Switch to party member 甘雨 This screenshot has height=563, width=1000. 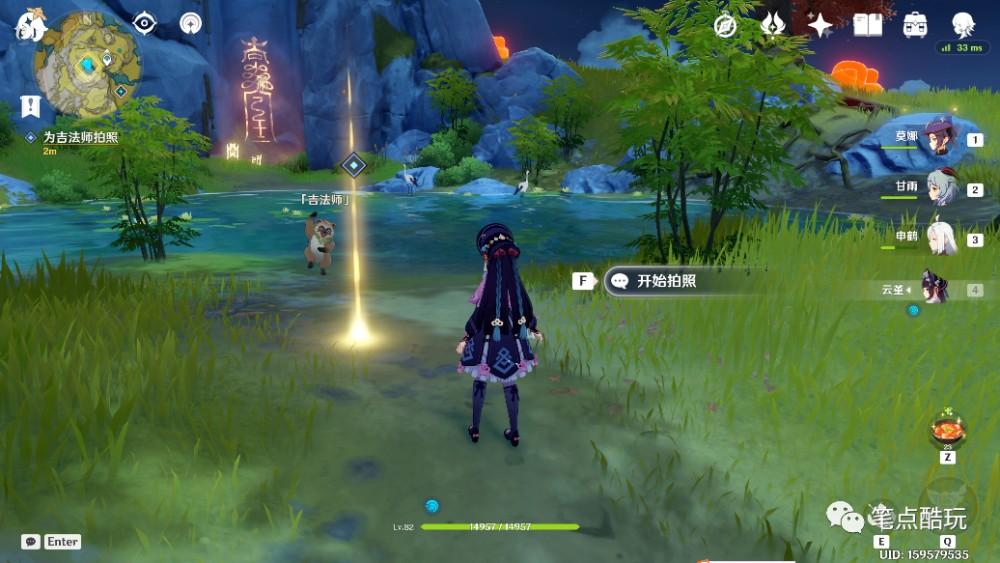click(940, 188)
